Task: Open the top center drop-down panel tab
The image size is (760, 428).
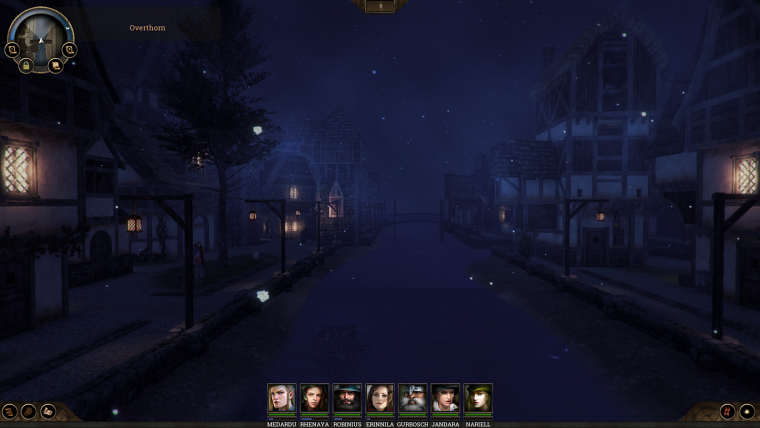Action: (380, 6)
